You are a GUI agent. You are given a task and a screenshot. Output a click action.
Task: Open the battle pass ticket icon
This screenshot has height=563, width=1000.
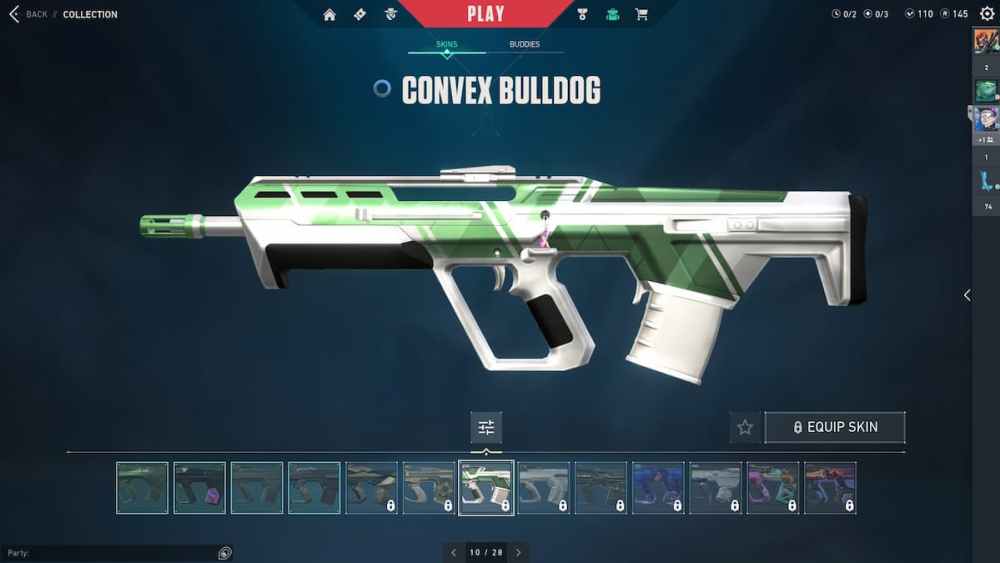[x=360, y=14]
